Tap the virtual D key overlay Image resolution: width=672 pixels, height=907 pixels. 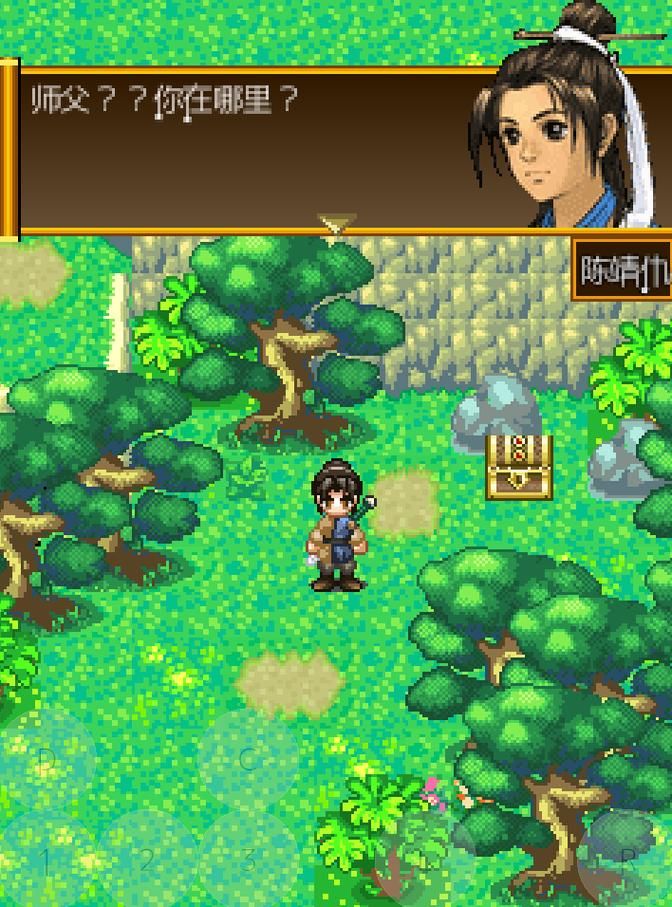[46, 760]
